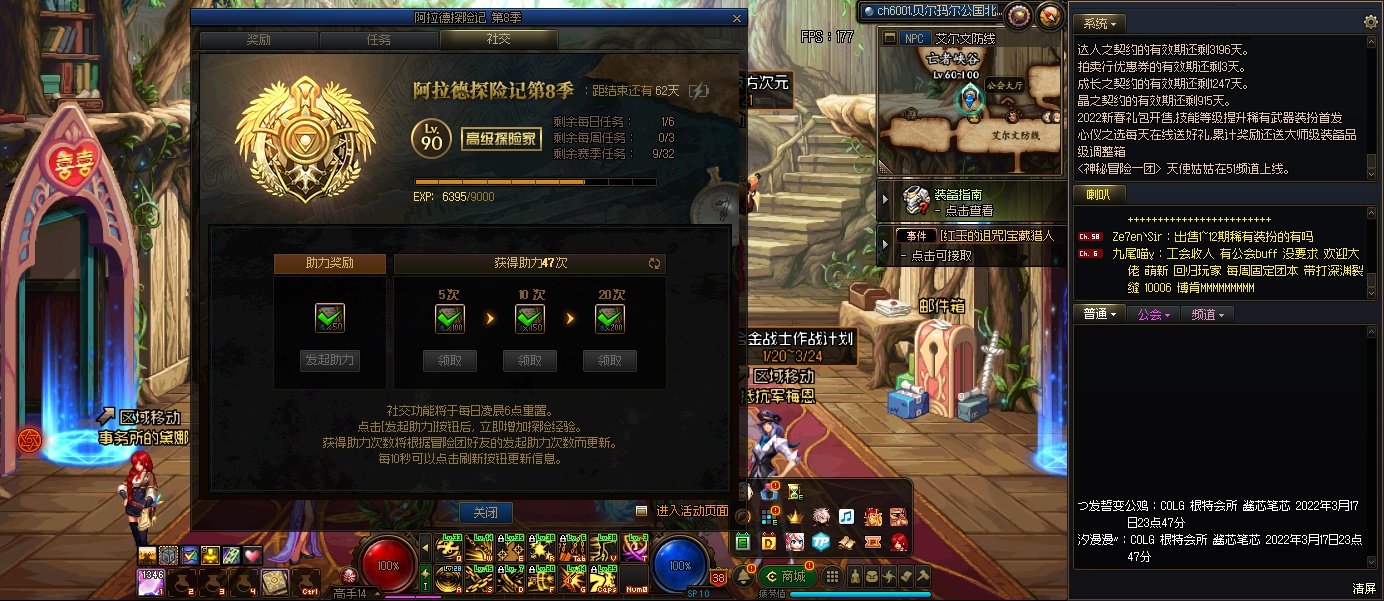Click the window's top-right X button
The height and width of the screenshot is (601, 1384).
coord(738,17)
